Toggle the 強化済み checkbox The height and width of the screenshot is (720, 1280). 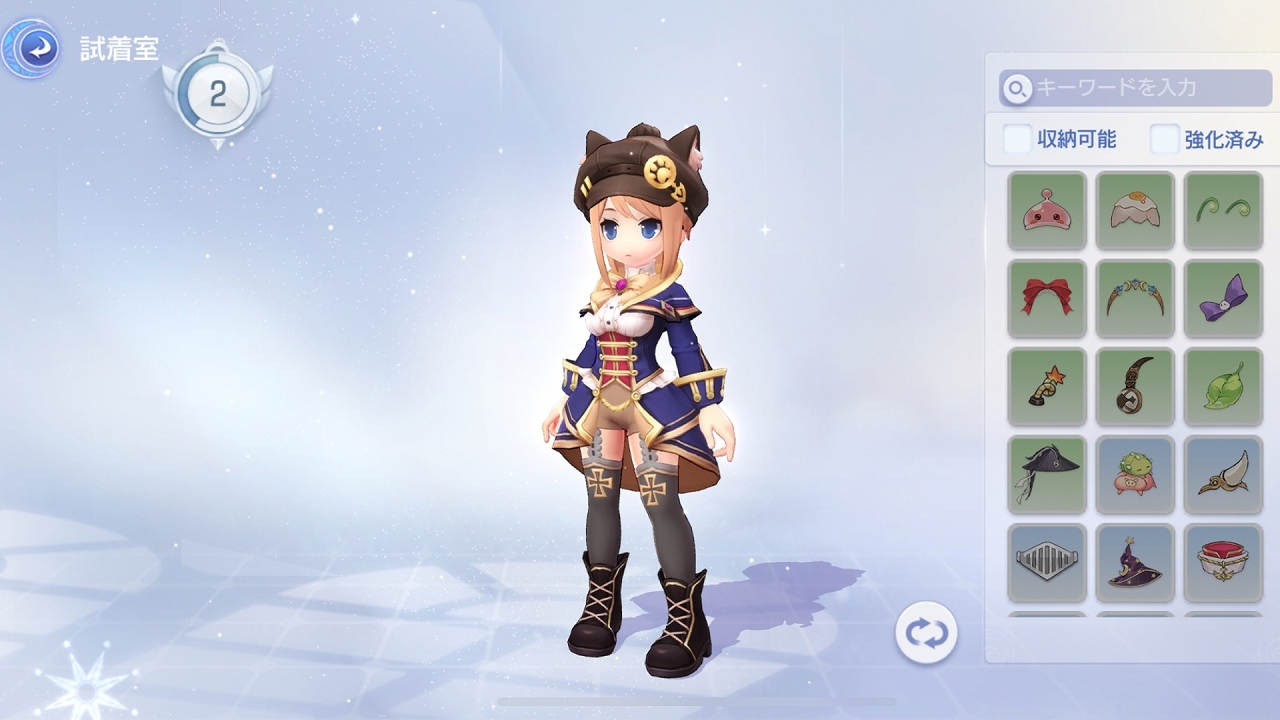pos(1165,139)
